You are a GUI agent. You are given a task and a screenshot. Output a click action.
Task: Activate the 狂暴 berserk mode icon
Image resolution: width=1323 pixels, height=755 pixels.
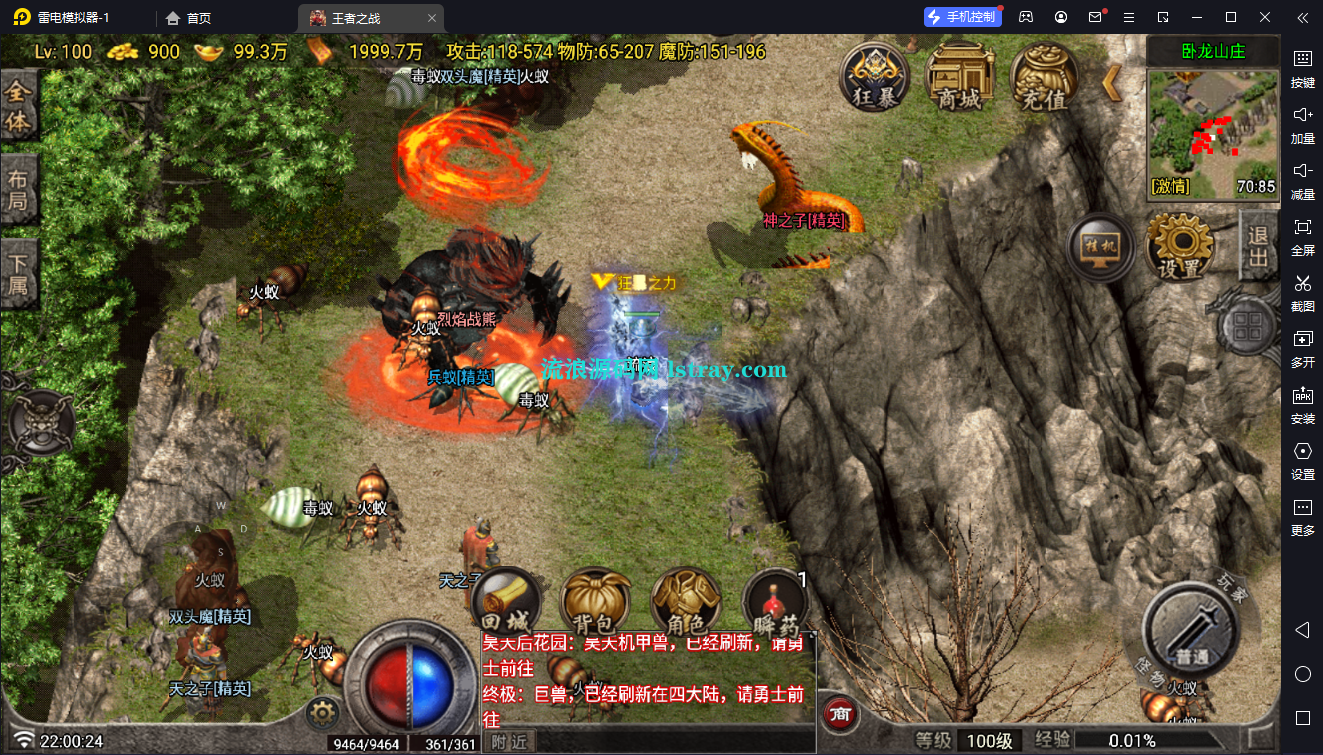click(x=874, y=77)
